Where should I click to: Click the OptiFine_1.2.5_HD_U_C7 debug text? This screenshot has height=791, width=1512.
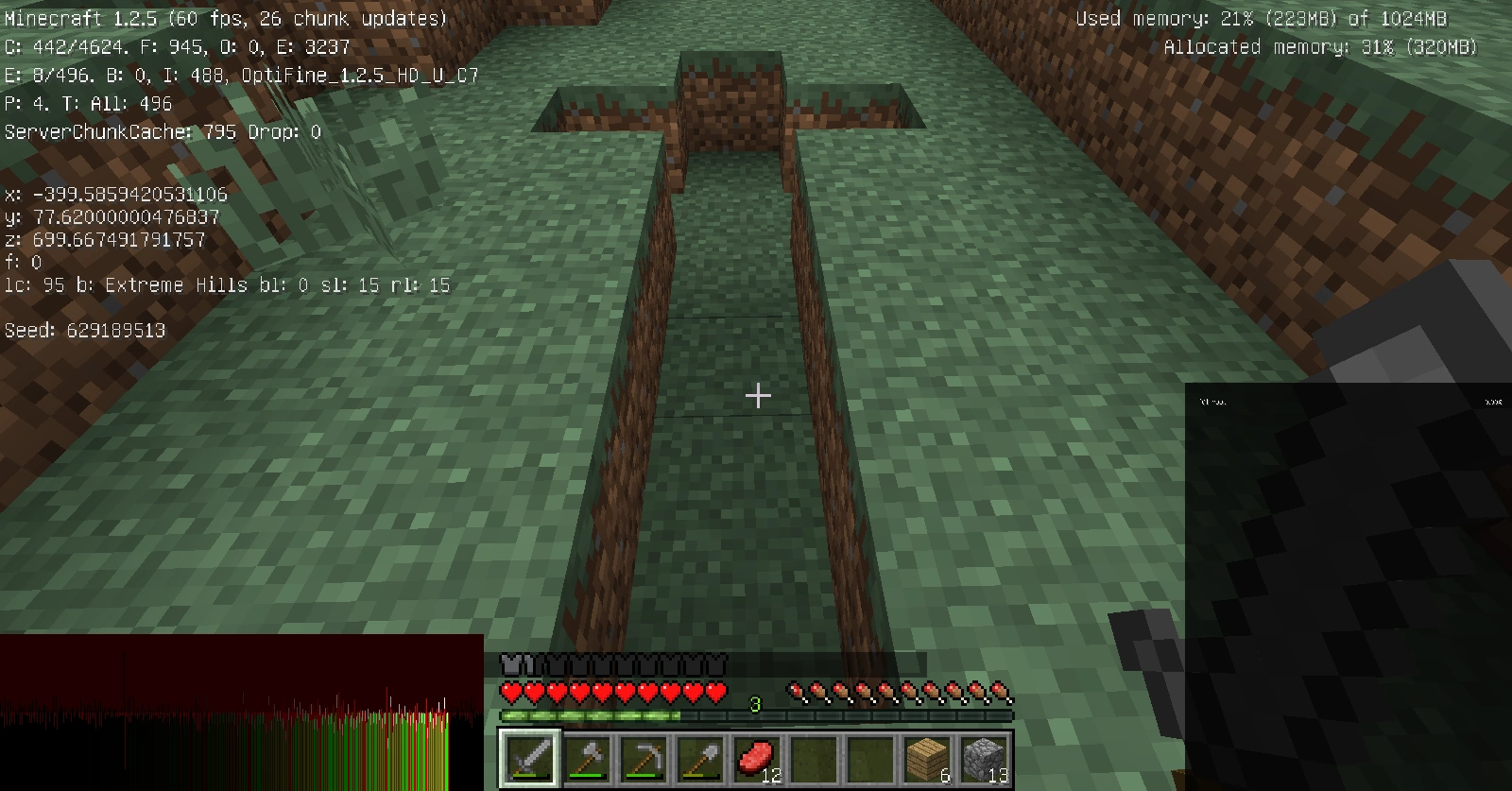point(359,75)
